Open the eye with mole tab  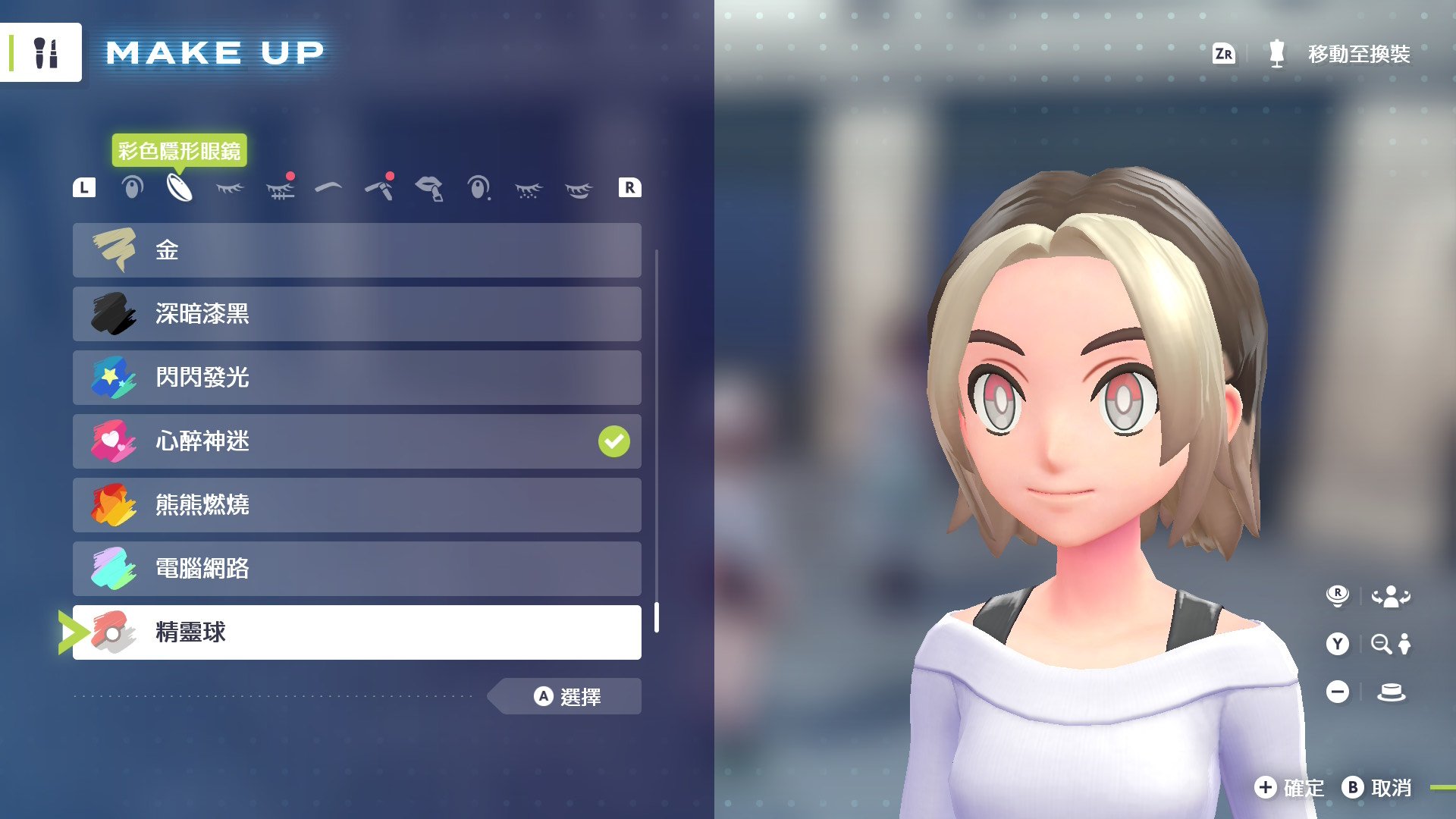479,187
